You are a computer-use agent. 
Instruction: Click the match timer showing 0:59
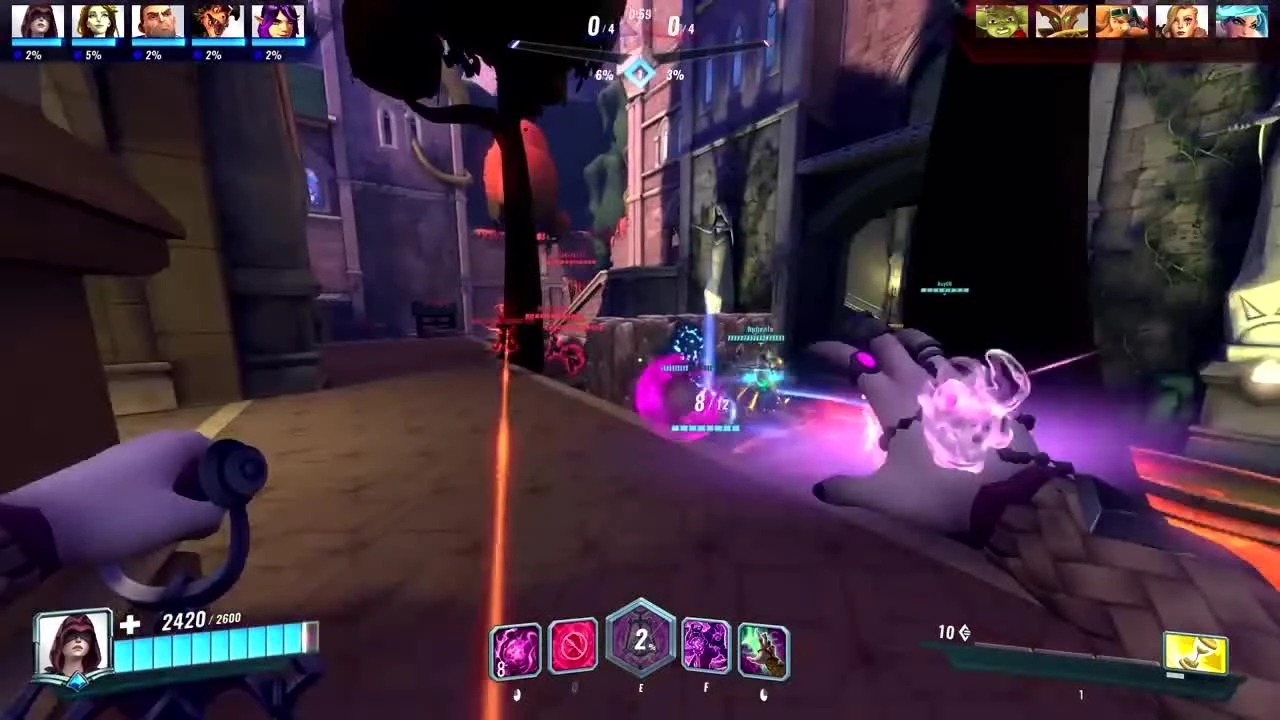click(637, 13)
